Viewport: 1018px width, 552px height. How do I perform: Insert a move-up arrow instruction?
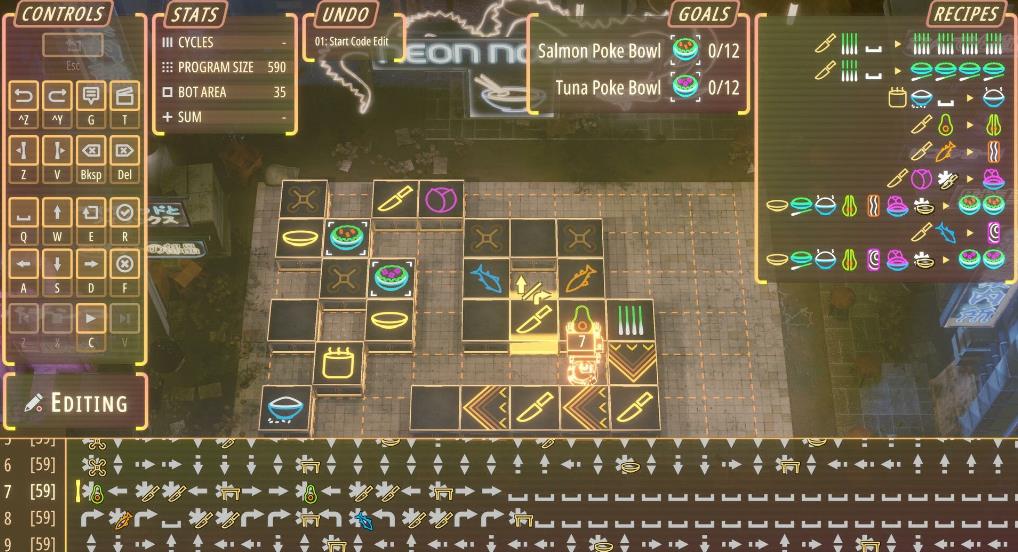pos(57,212)
